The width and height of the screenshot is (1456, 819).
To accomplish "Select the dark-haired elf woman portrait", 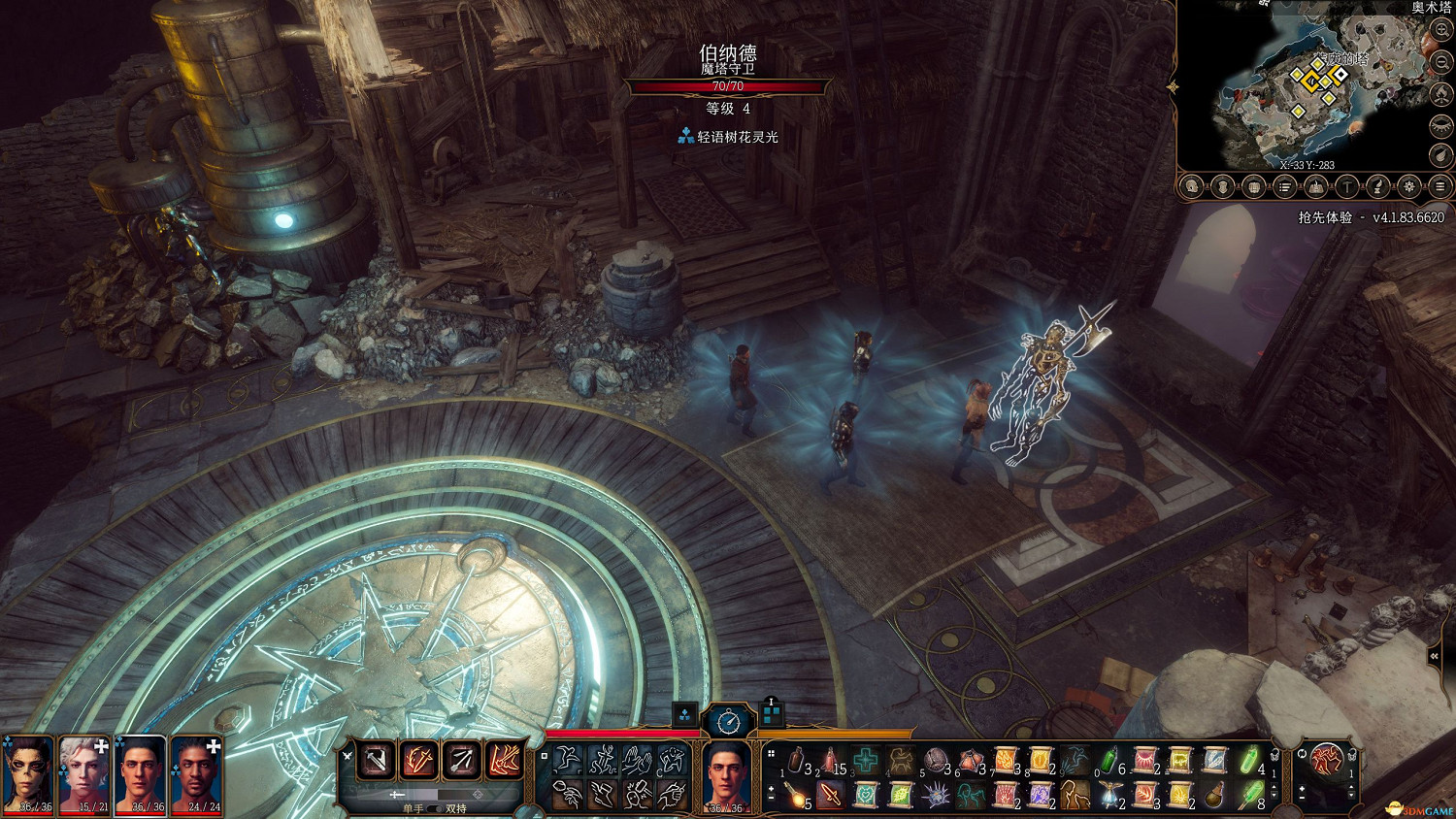I will pos(28,773).
